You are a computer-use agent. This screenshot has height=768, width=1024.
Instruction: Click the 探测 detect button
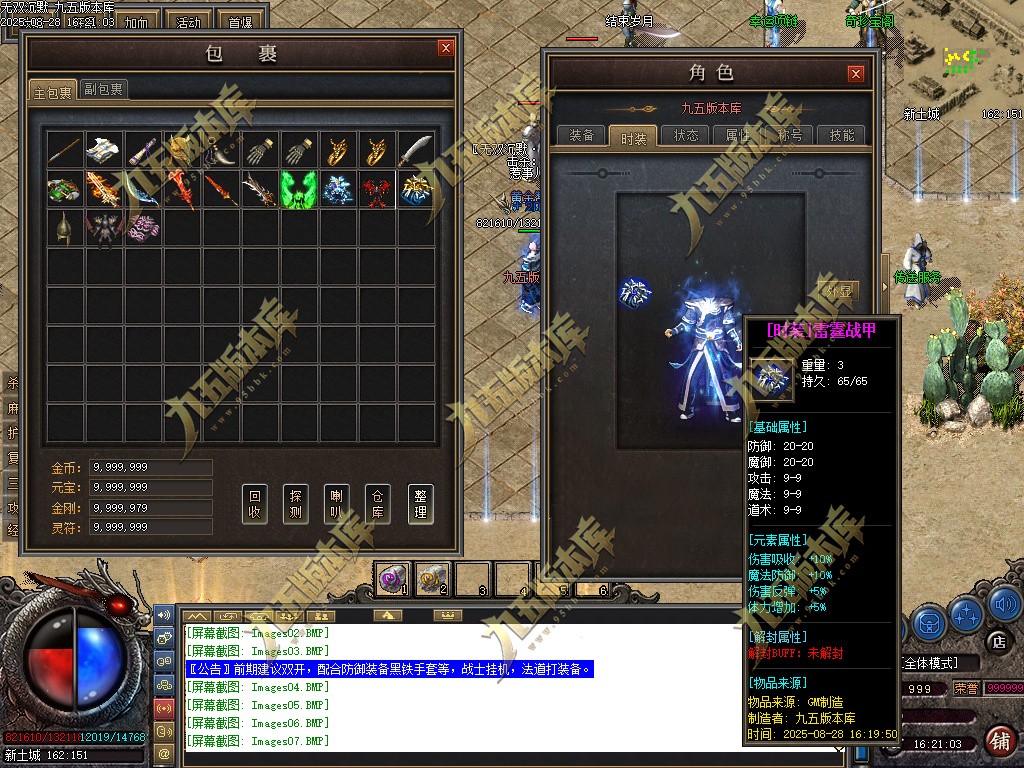297,505
